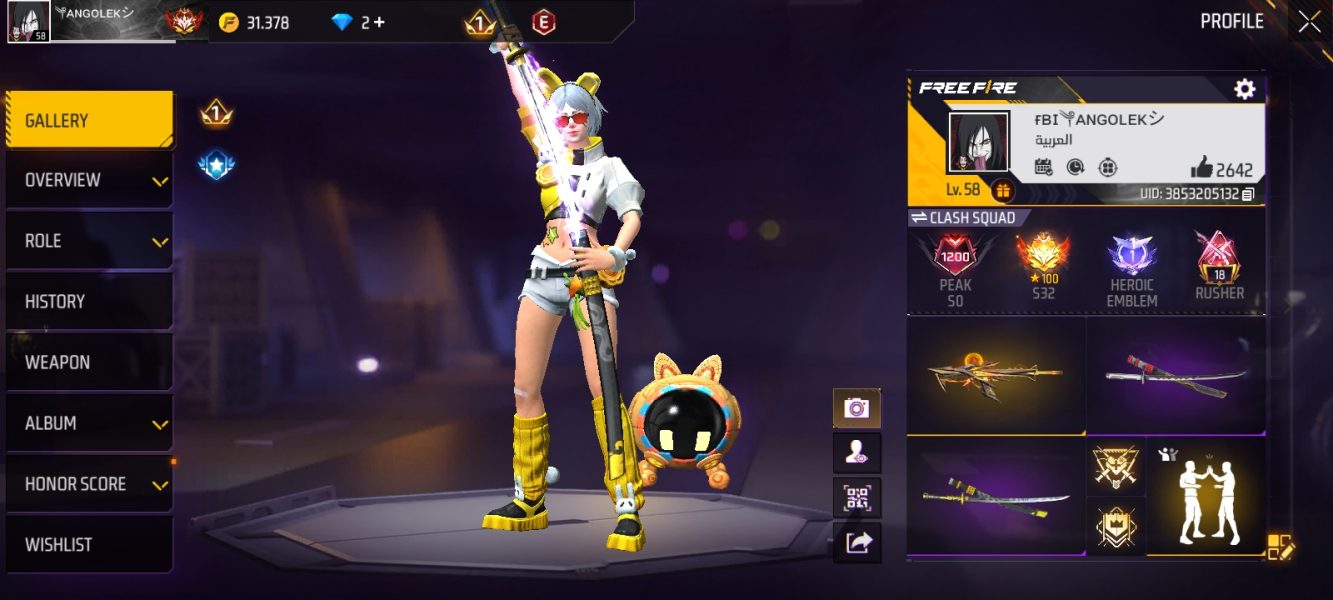Image resolution: width=1333 pixels, height=600 pixels.
Task: Toggle the Clash Squad mode switch
Action: tap(919, 218)
